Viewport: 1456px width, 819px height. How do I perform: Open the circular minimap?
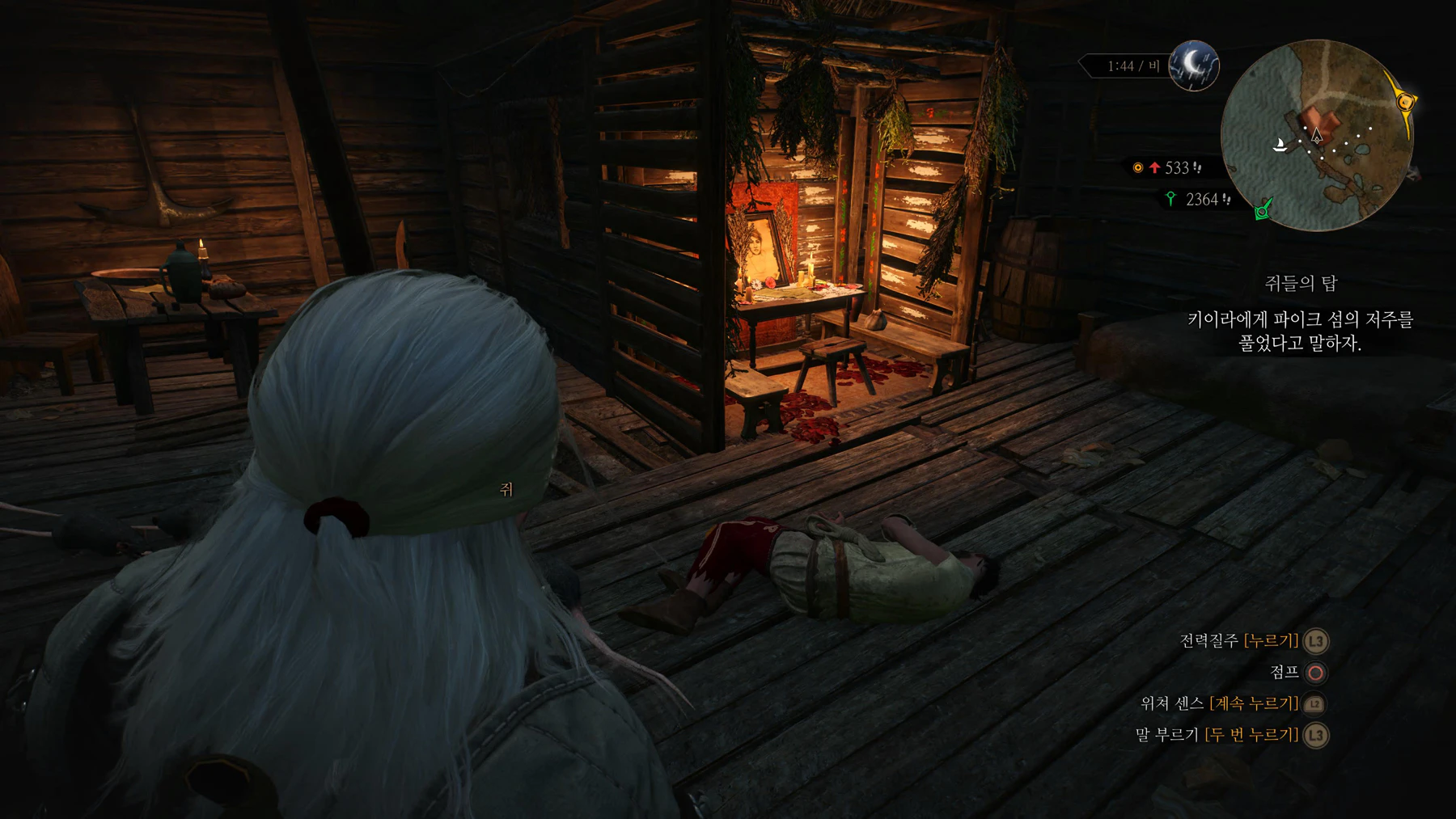click(x=1316, y=136)
